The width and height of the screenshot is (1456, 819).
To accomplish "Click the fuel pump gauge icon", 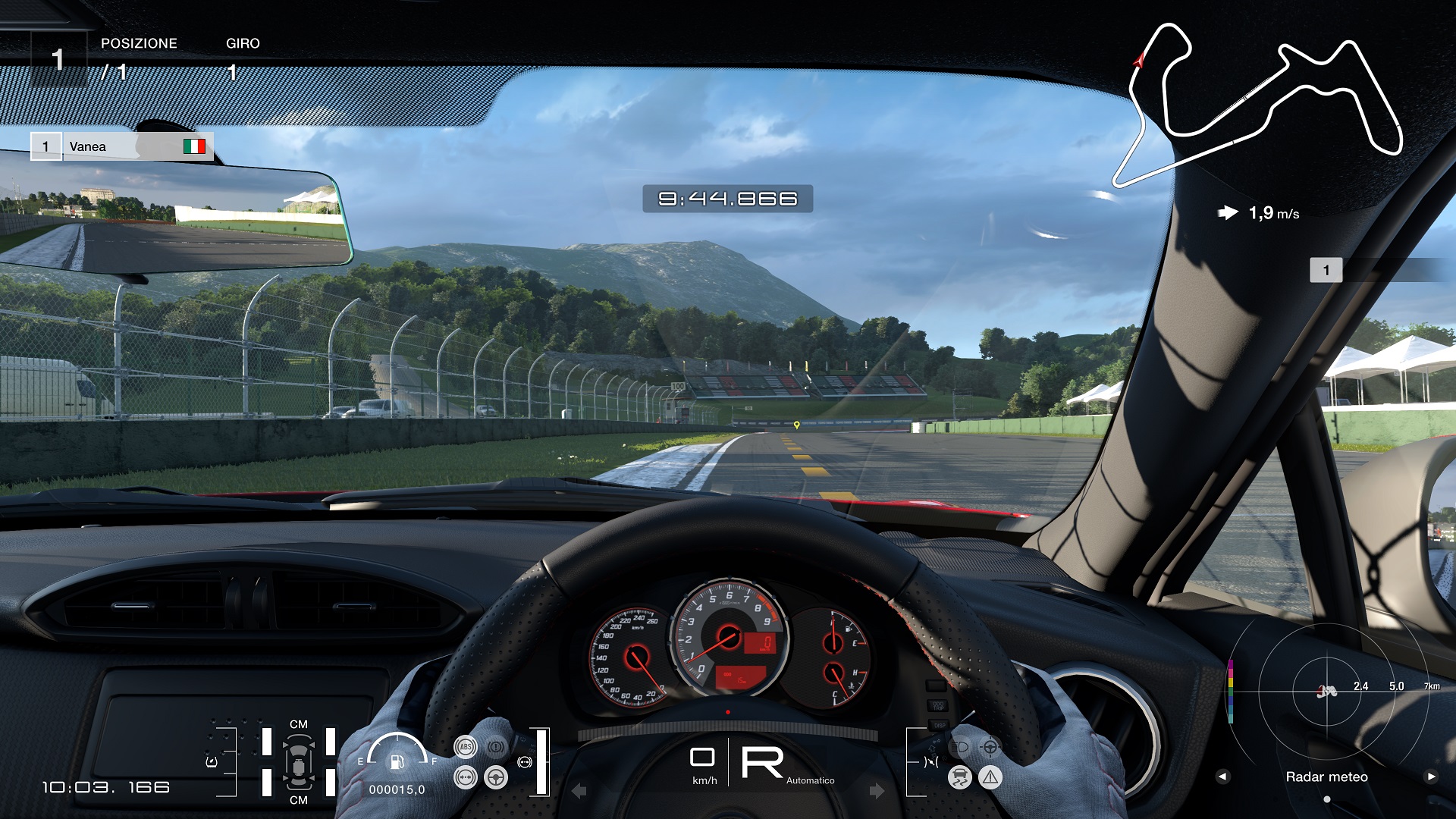I will 397,761.
